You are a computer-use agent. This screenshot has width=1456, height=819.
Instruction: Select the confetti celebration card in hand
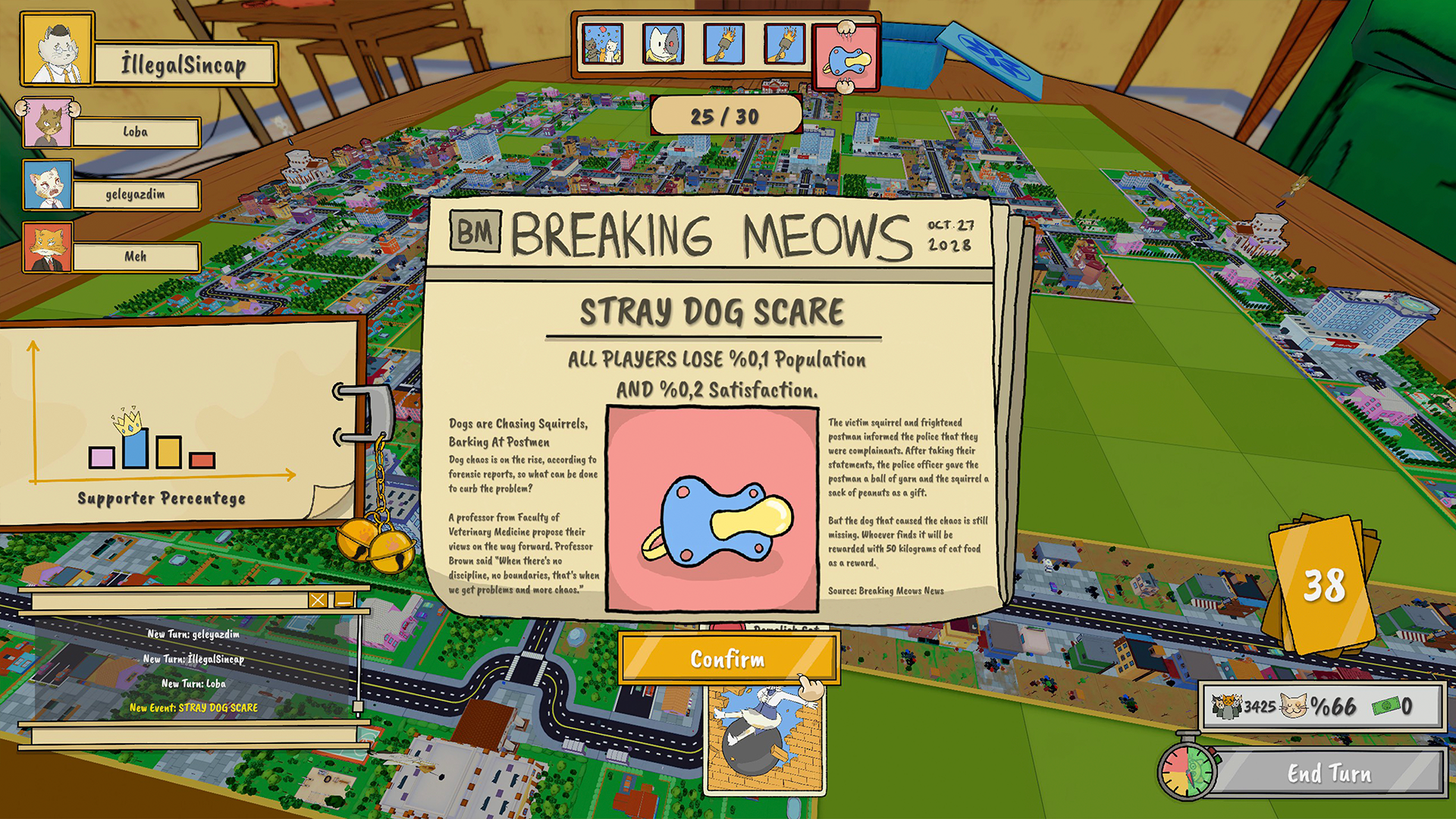tap(601, 45)
